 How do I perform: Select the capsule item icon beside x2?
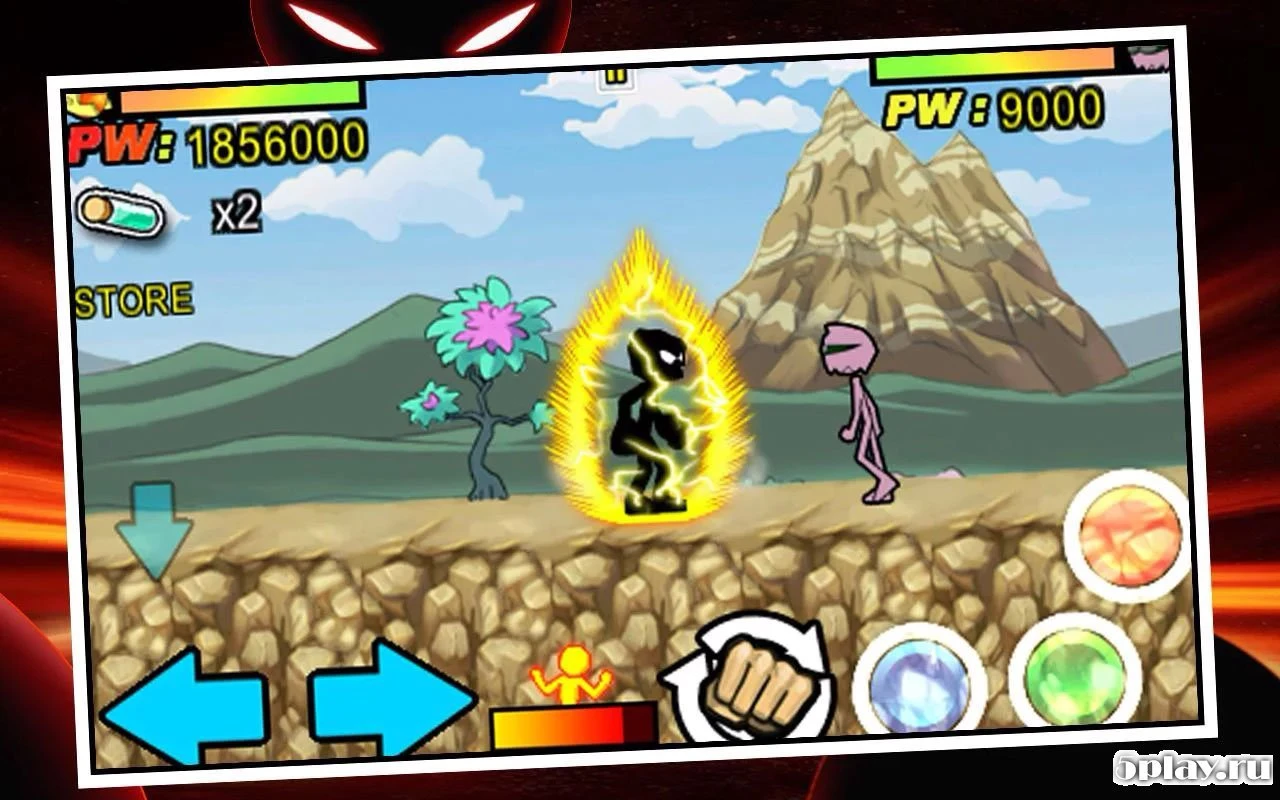coord(118,210)
